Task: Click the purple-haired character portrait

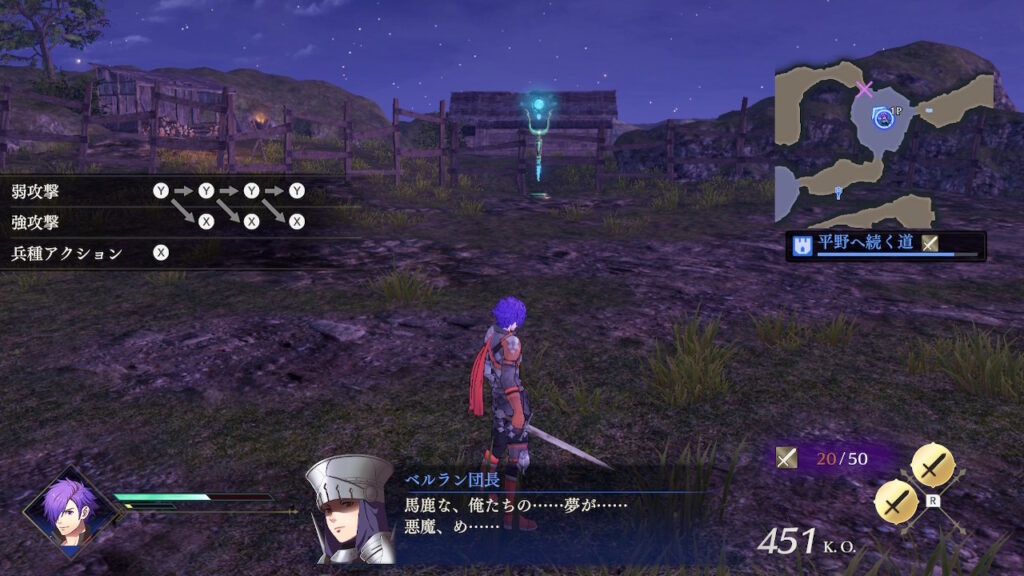Action: click(68, 510)
